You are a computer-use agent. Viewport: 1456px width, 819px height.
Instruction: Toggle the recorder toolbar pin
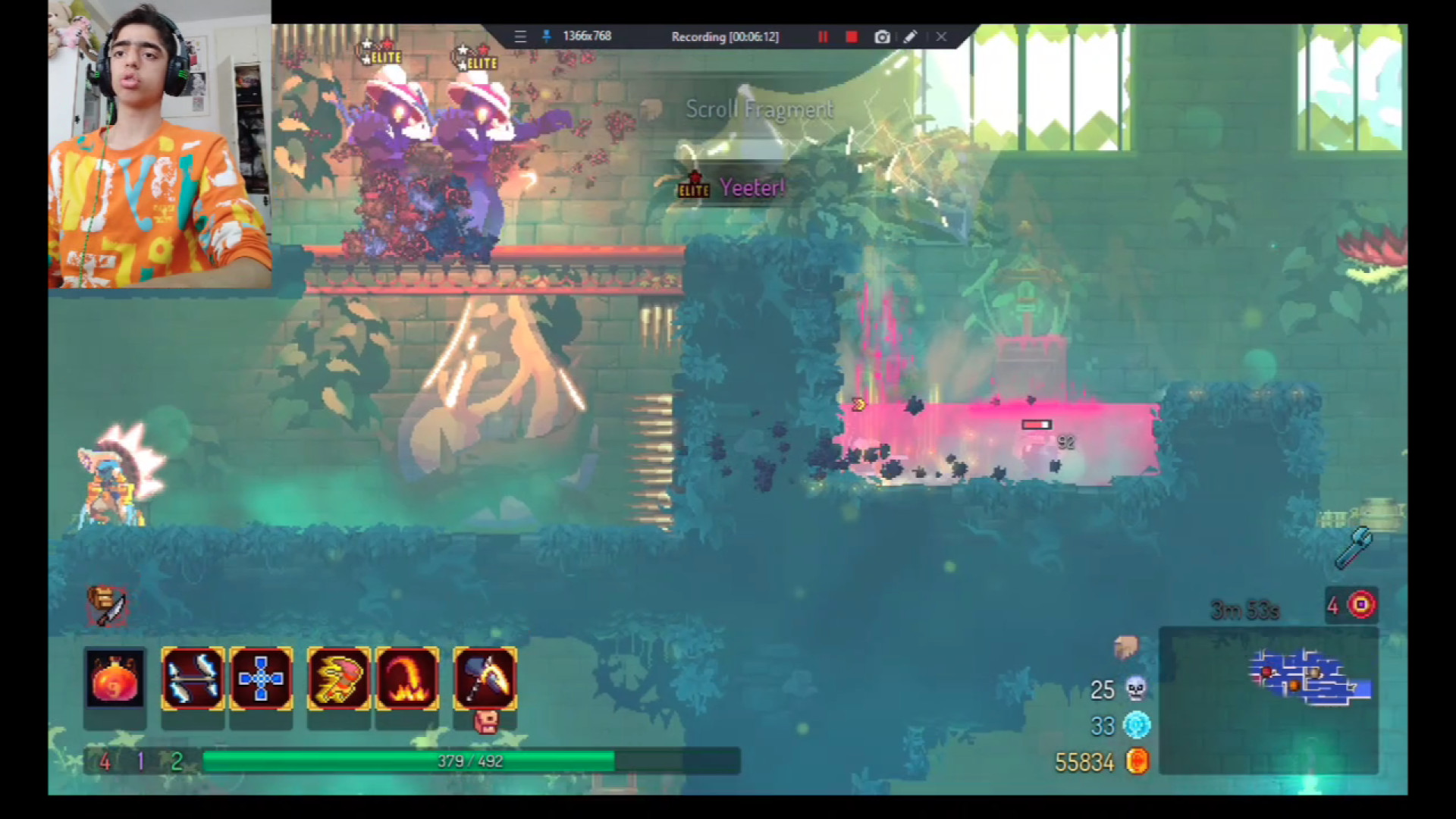point(546,36)
